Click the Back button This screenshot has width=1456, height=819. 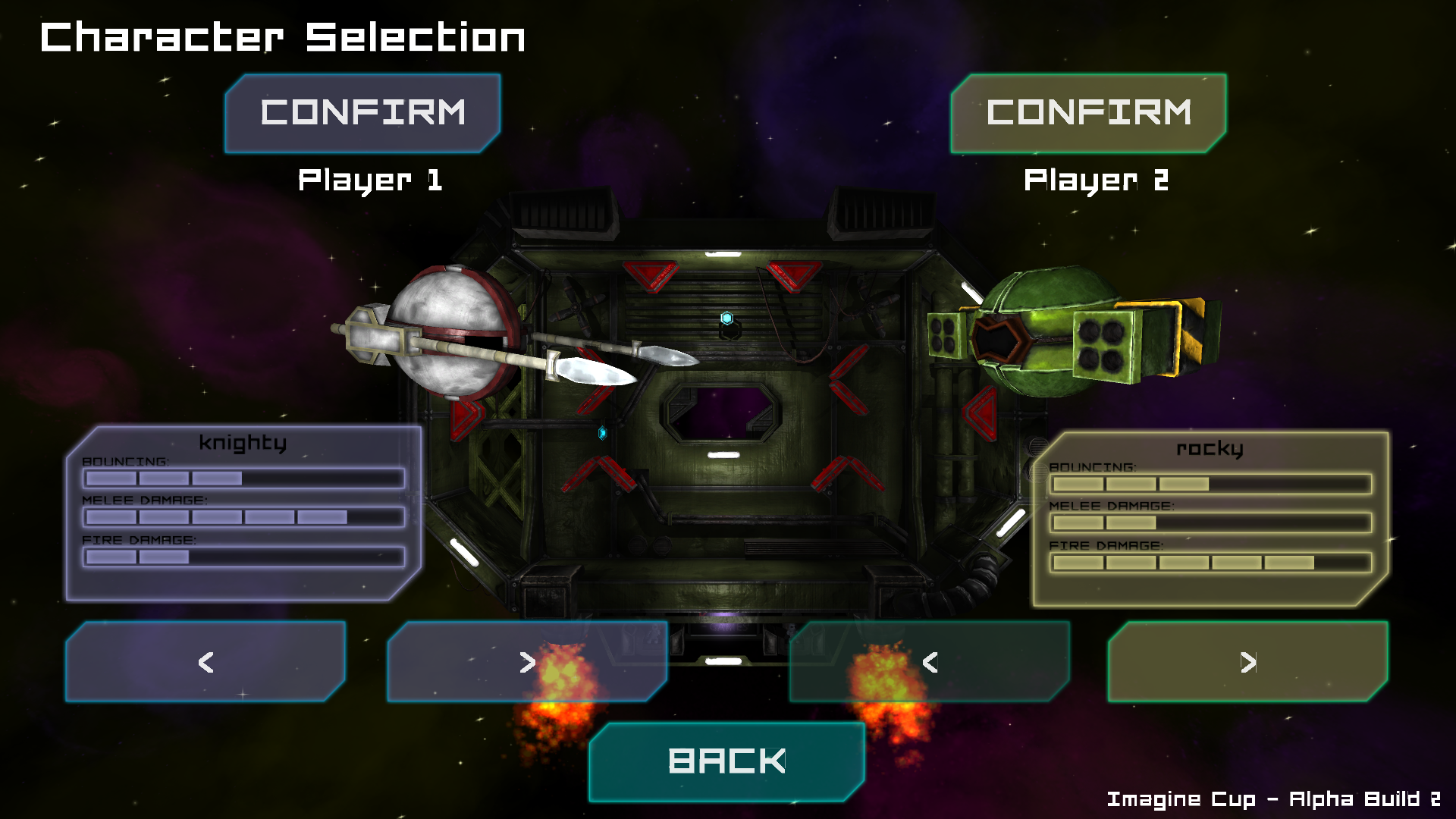[726, 761]
